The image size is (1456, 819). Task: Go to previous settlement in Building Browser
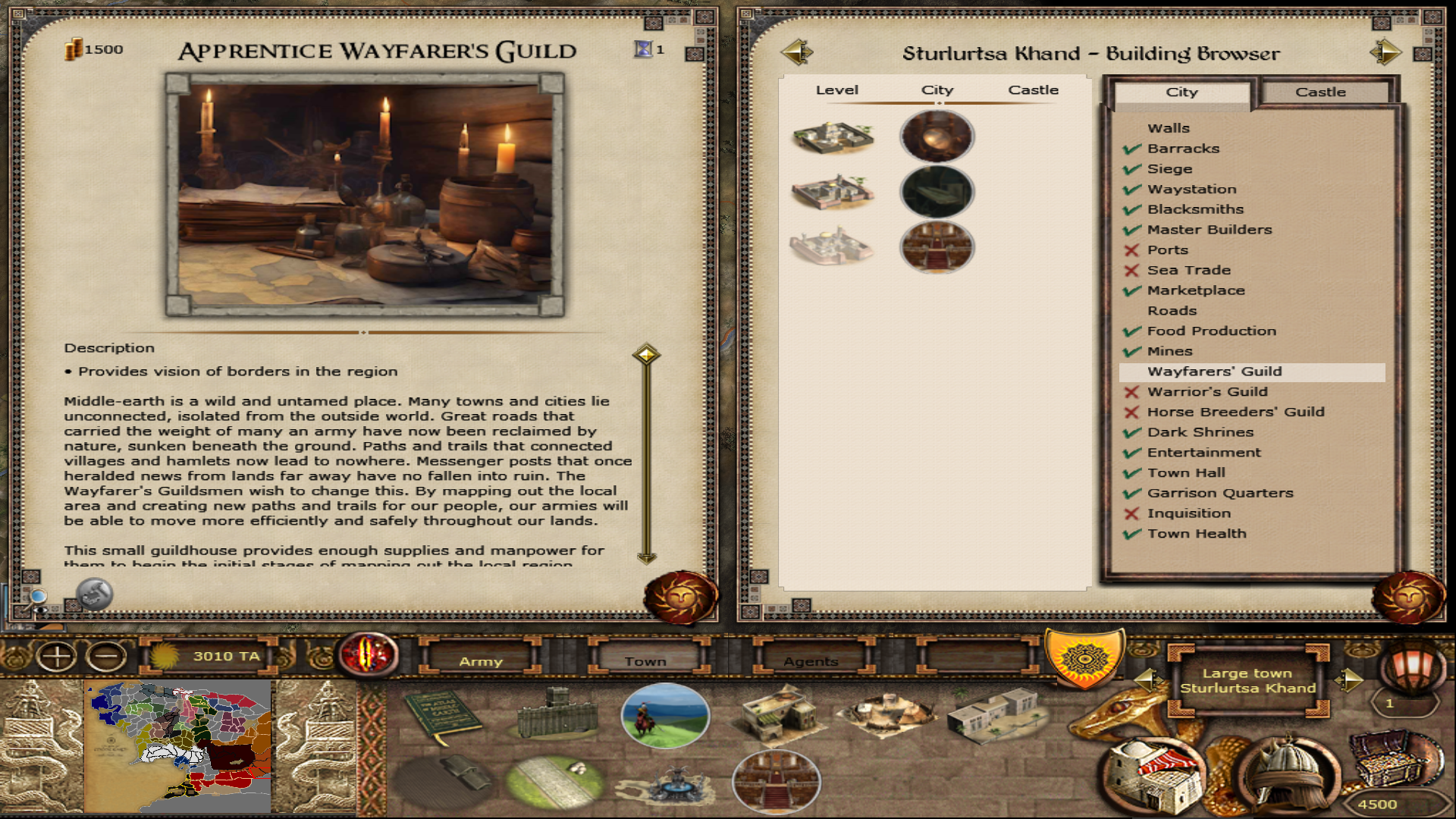pos(796,52)
